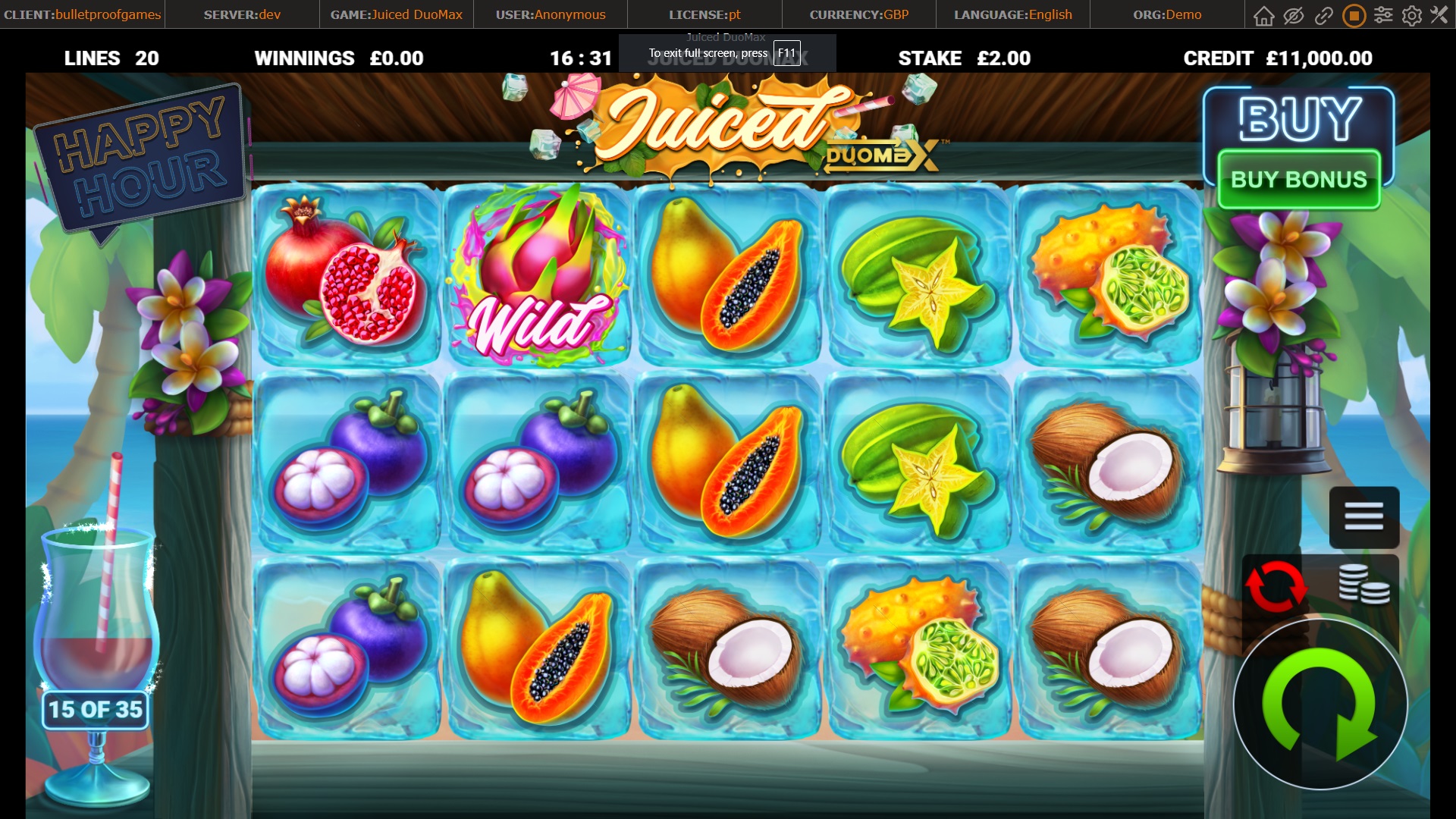Go to the home icon in the toolbar

[1263, 15]
